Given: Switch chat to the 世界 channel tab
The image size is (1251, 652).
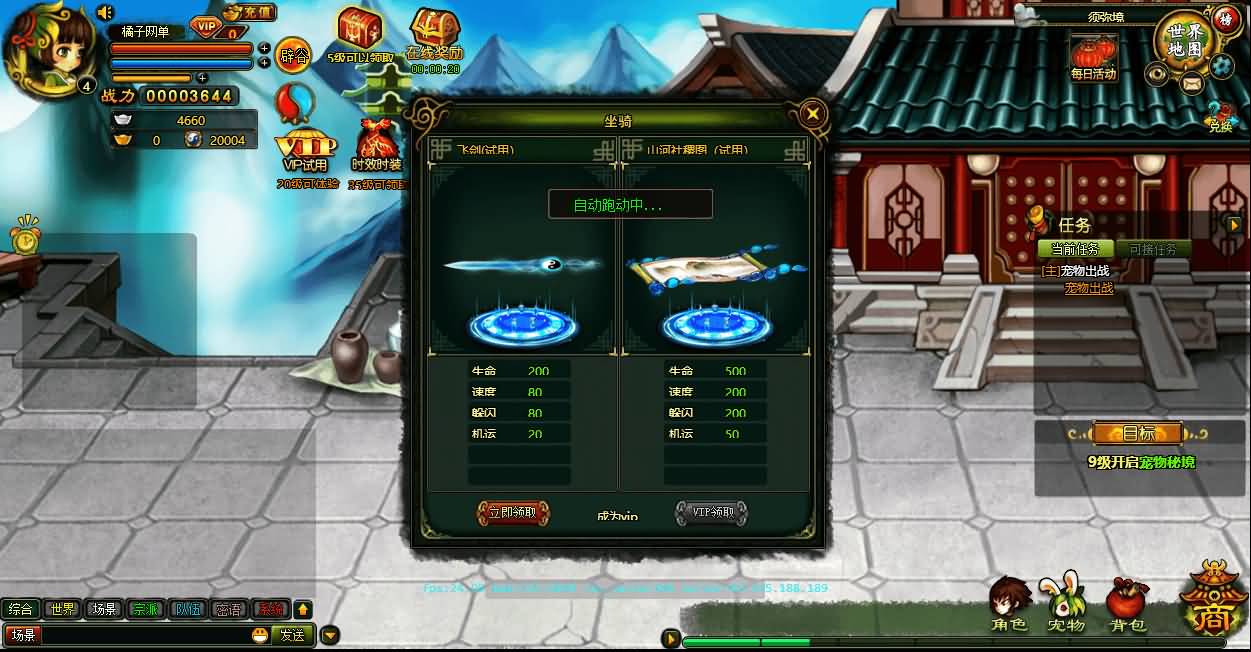Looking at the screenshot, I should tap(63, 609).
